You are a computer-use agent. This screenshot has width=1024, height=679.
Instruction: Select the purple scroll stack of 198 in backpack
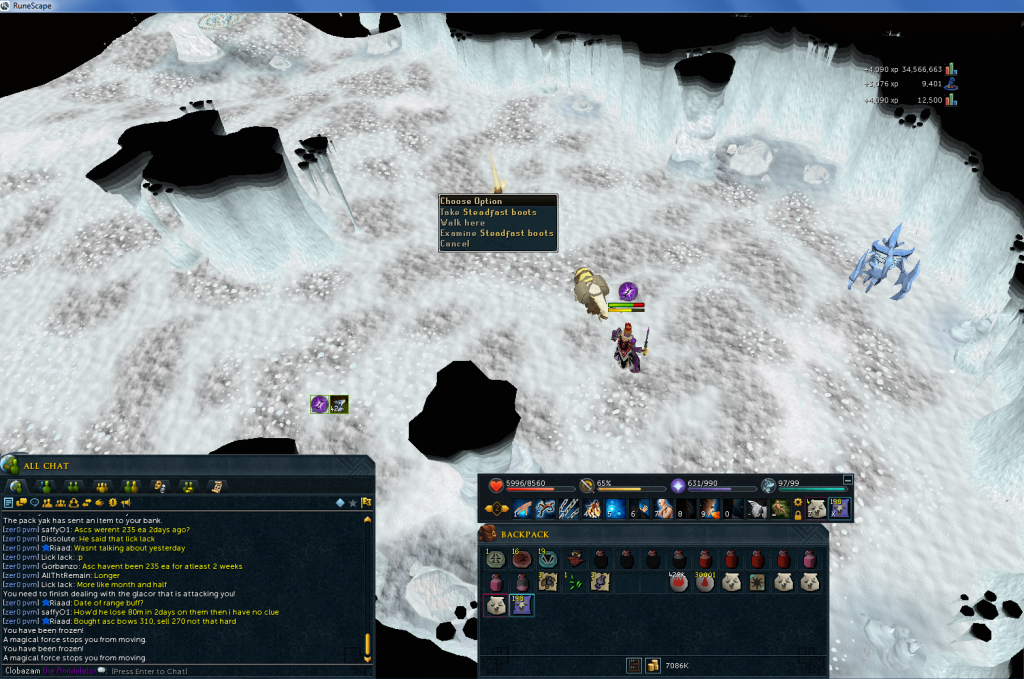521,605
